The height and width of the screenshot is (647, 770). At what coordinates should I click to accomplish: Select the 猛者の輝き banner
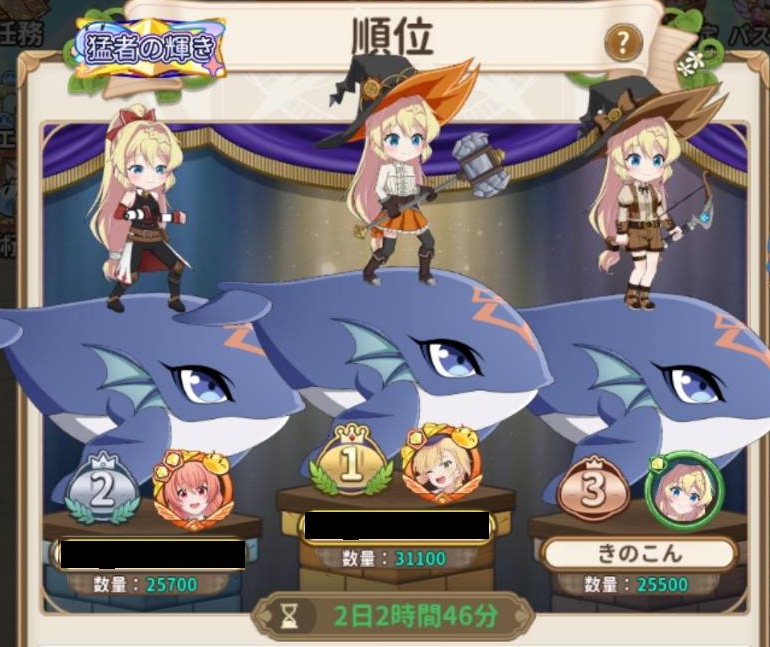click(x=151, y=48)
